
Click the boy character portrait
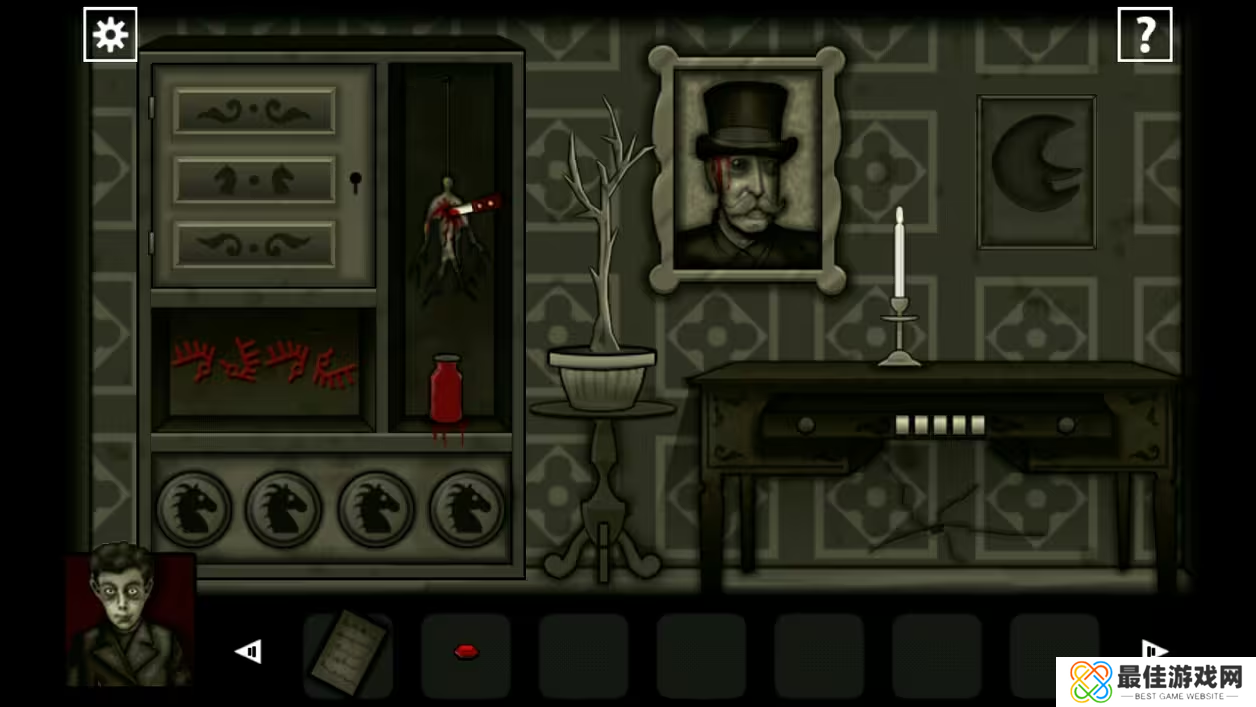(x=128, y=618)
